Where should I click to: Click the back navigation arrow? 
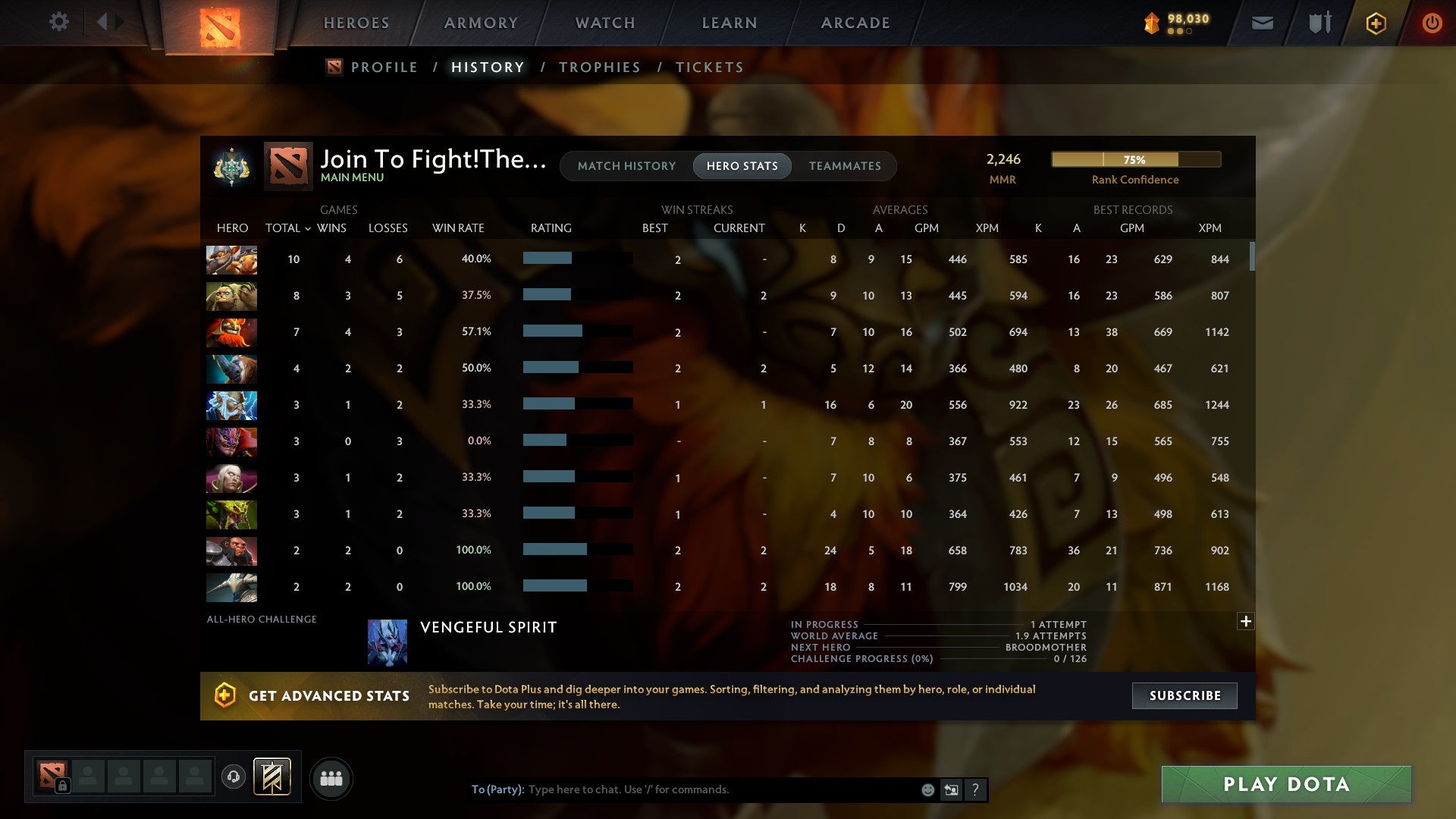coord(104,21)
